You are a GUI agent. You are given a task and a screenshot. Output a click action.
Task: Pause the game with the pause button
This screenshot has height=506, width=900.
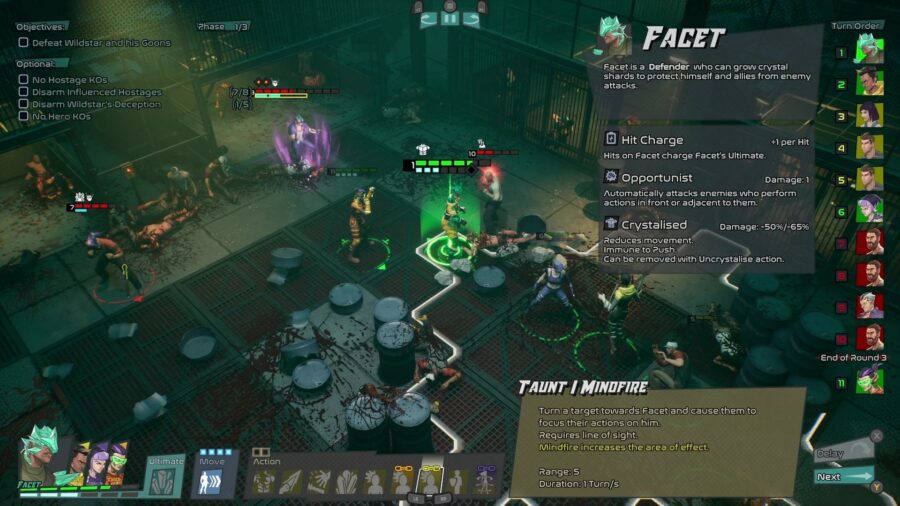click(449, 16)
